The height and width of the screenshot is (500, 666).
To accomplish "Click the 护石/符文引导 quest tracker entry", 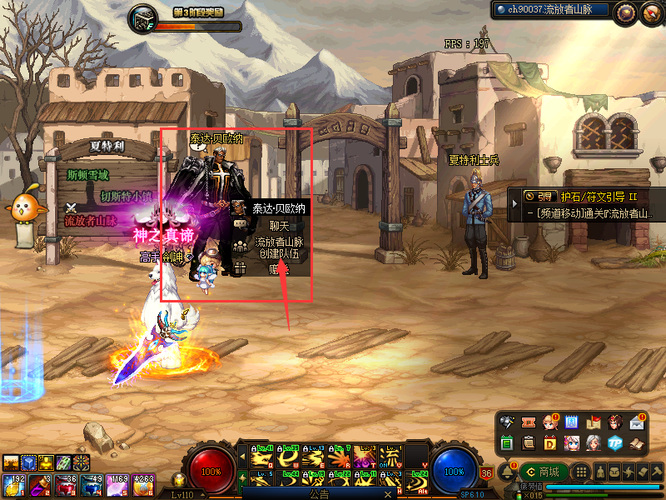I will point(590,197).
